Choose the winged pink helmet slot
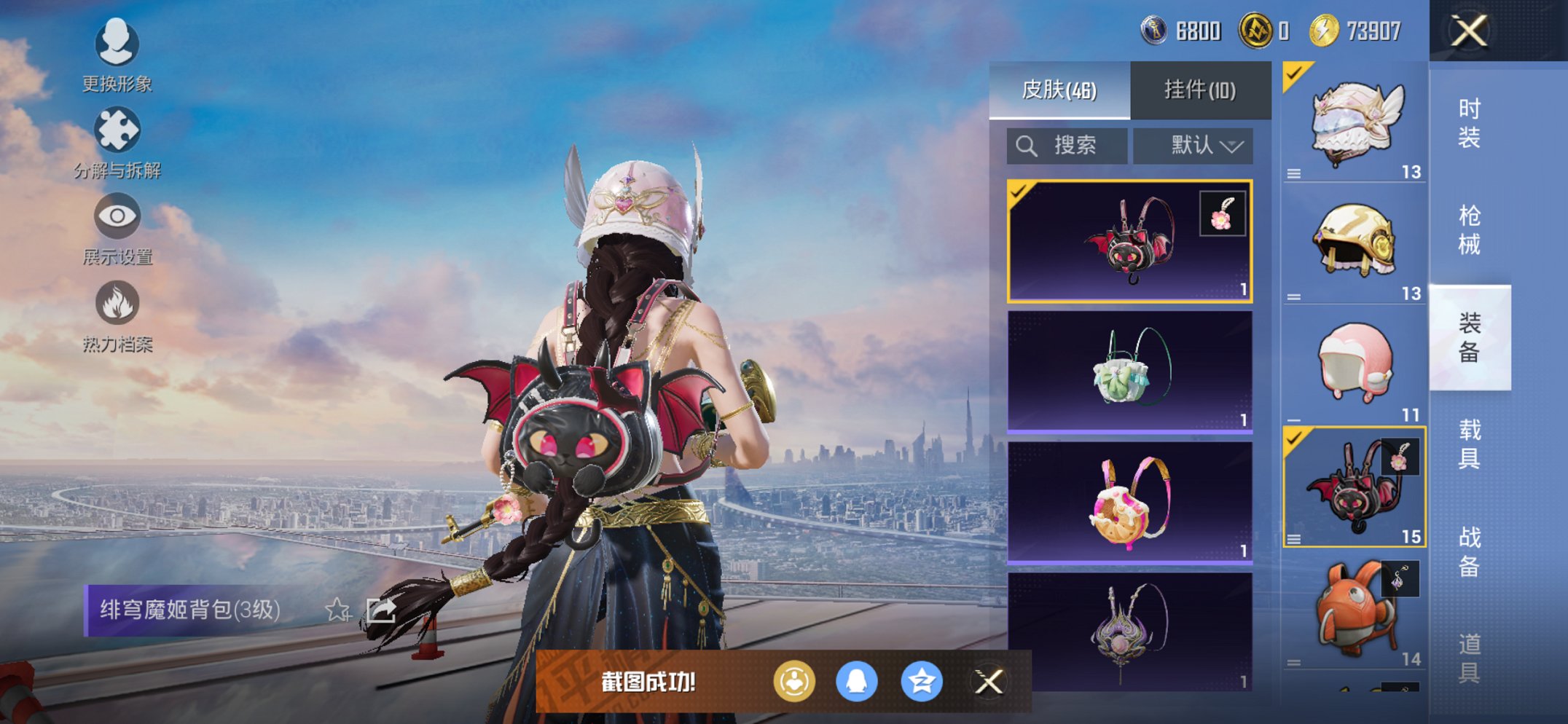The height and width of the screenshot is (724, 1568). [1354, 122]
